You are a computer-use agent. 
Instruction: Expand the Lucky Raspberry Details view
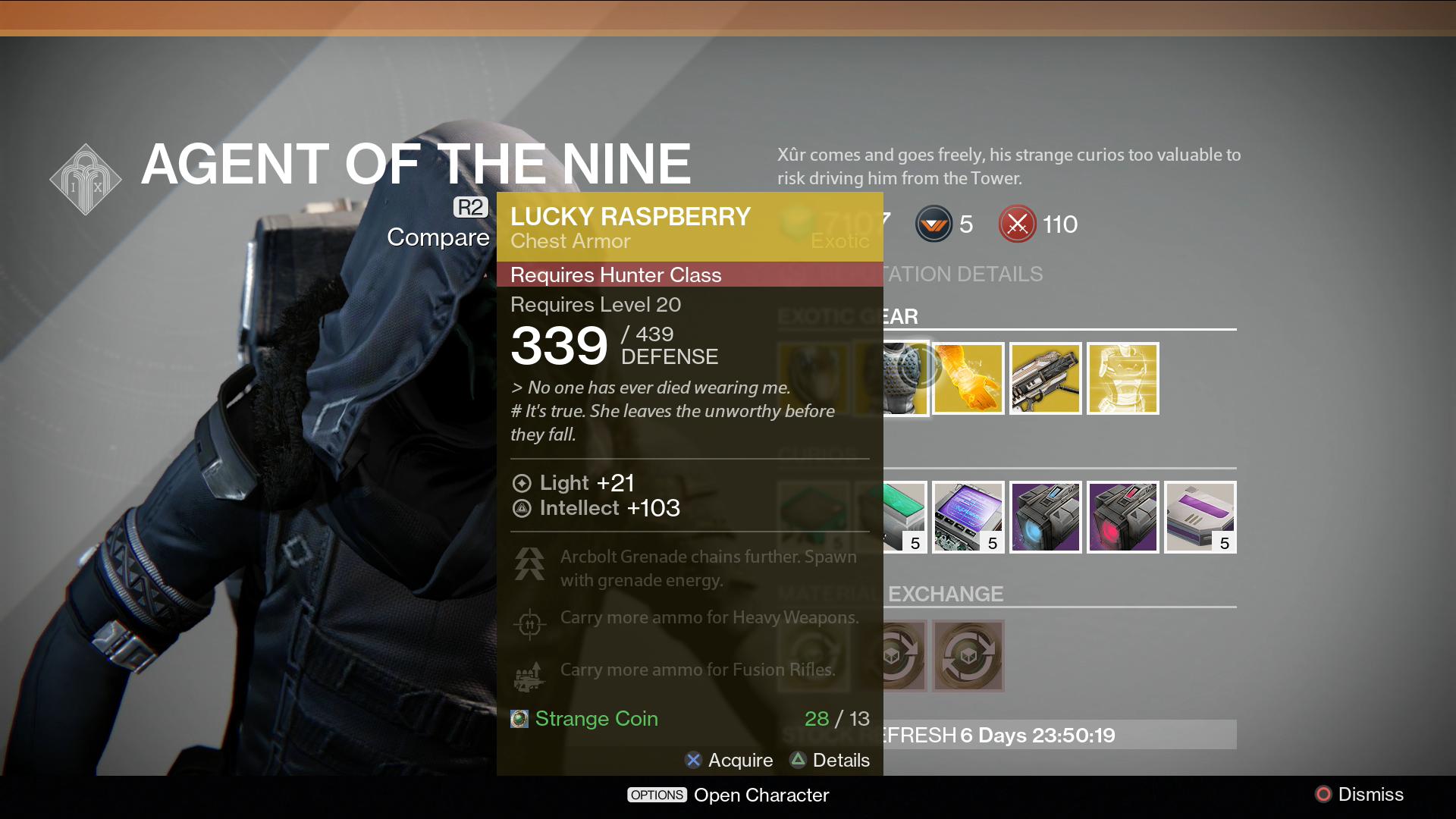pyautogui.click(x=830, y=760)
